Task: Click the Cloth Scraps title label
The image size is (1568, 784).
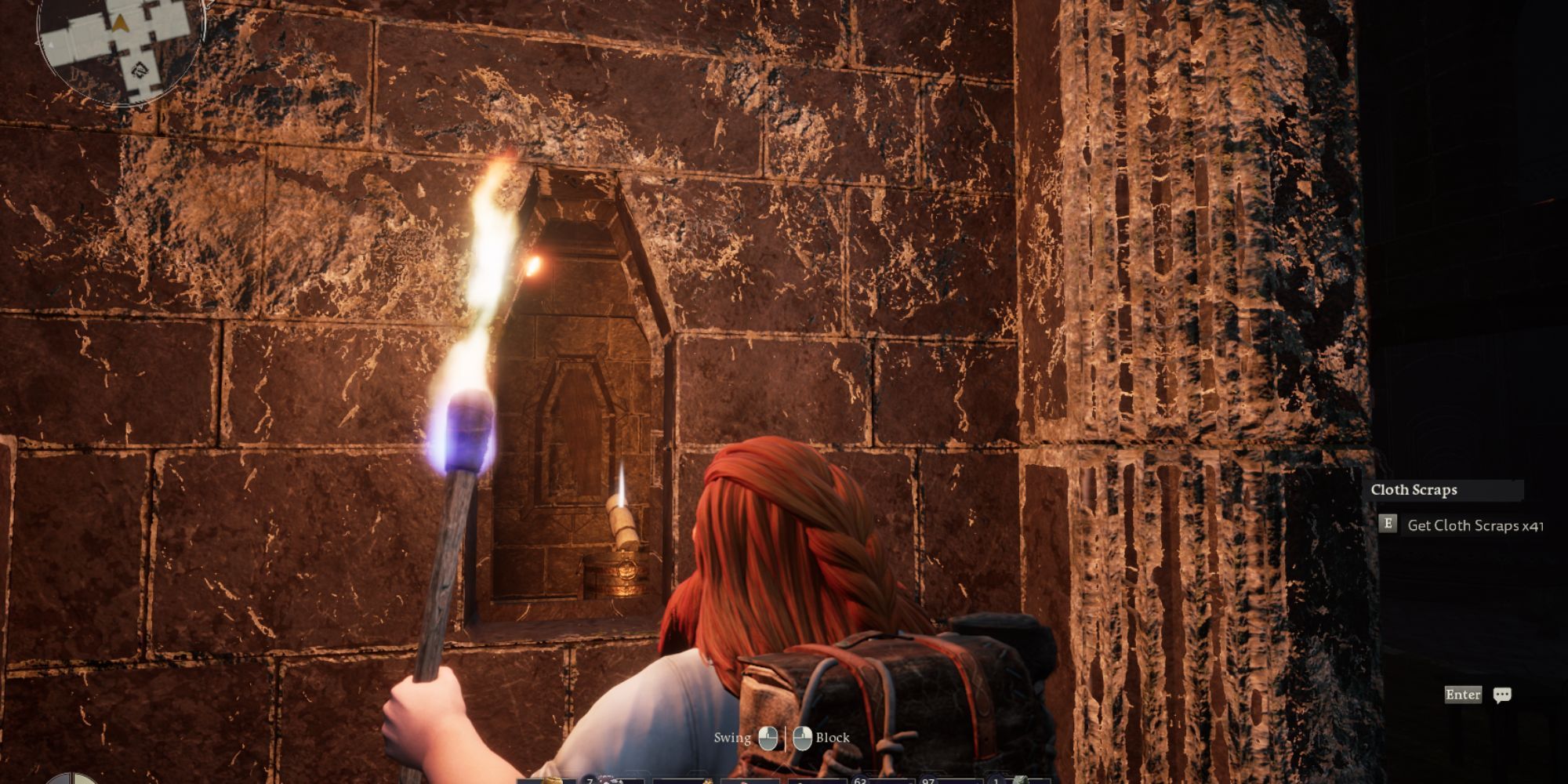Action: [1414, 490]
